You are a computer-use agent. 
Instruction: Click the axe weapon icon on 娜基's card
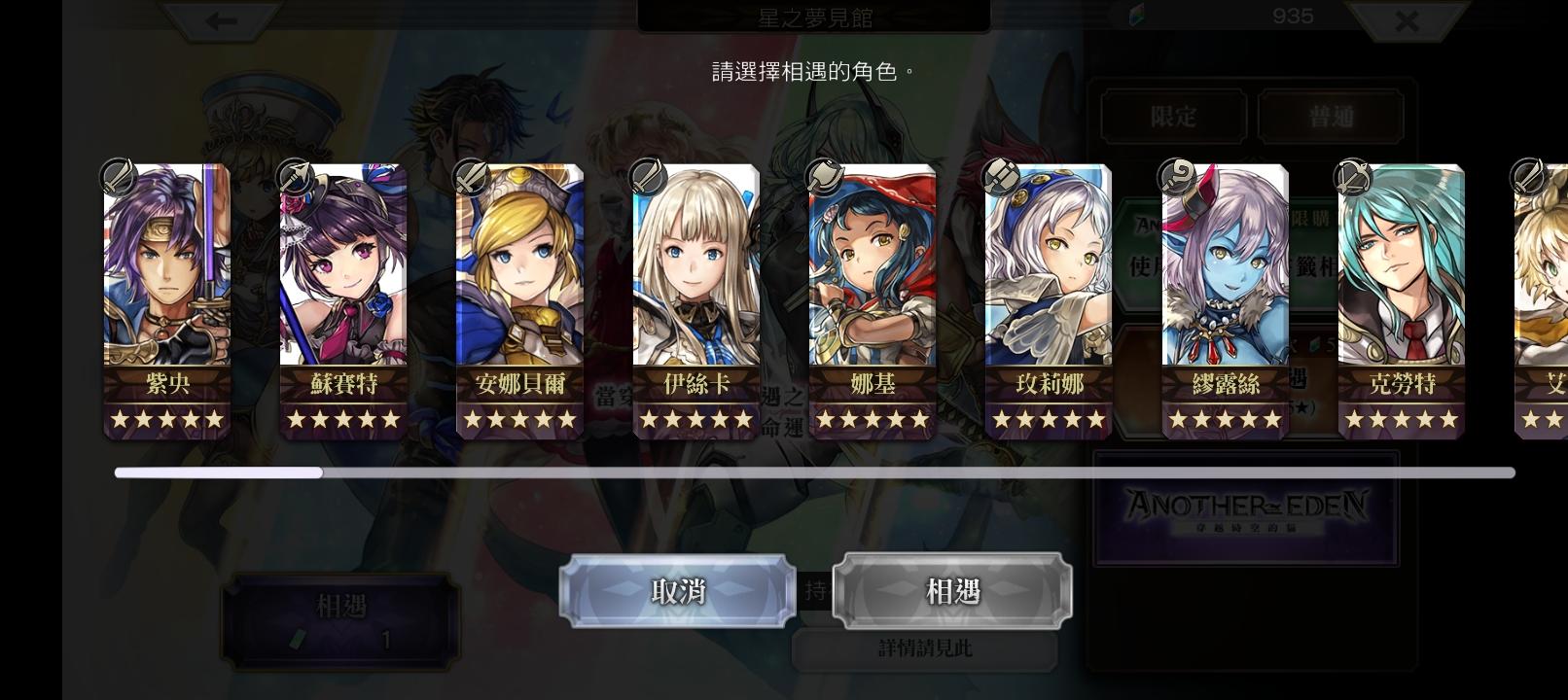[x=826, y=176]
